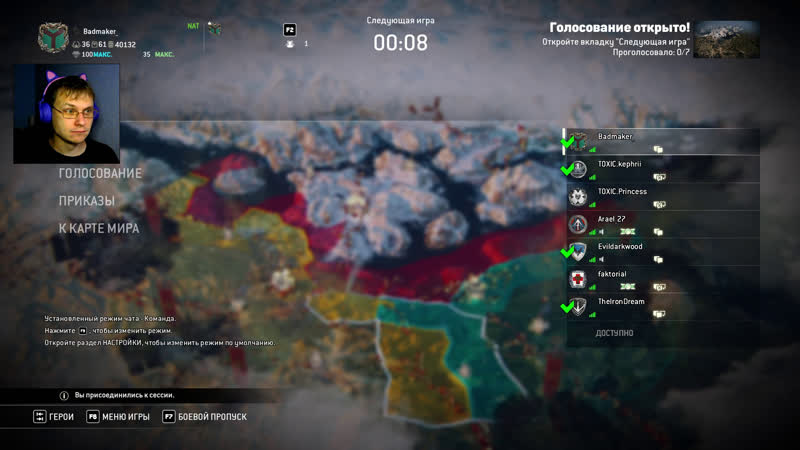
Task: Open the Badmaker_ profile emblem
Action: pos(52,39)
